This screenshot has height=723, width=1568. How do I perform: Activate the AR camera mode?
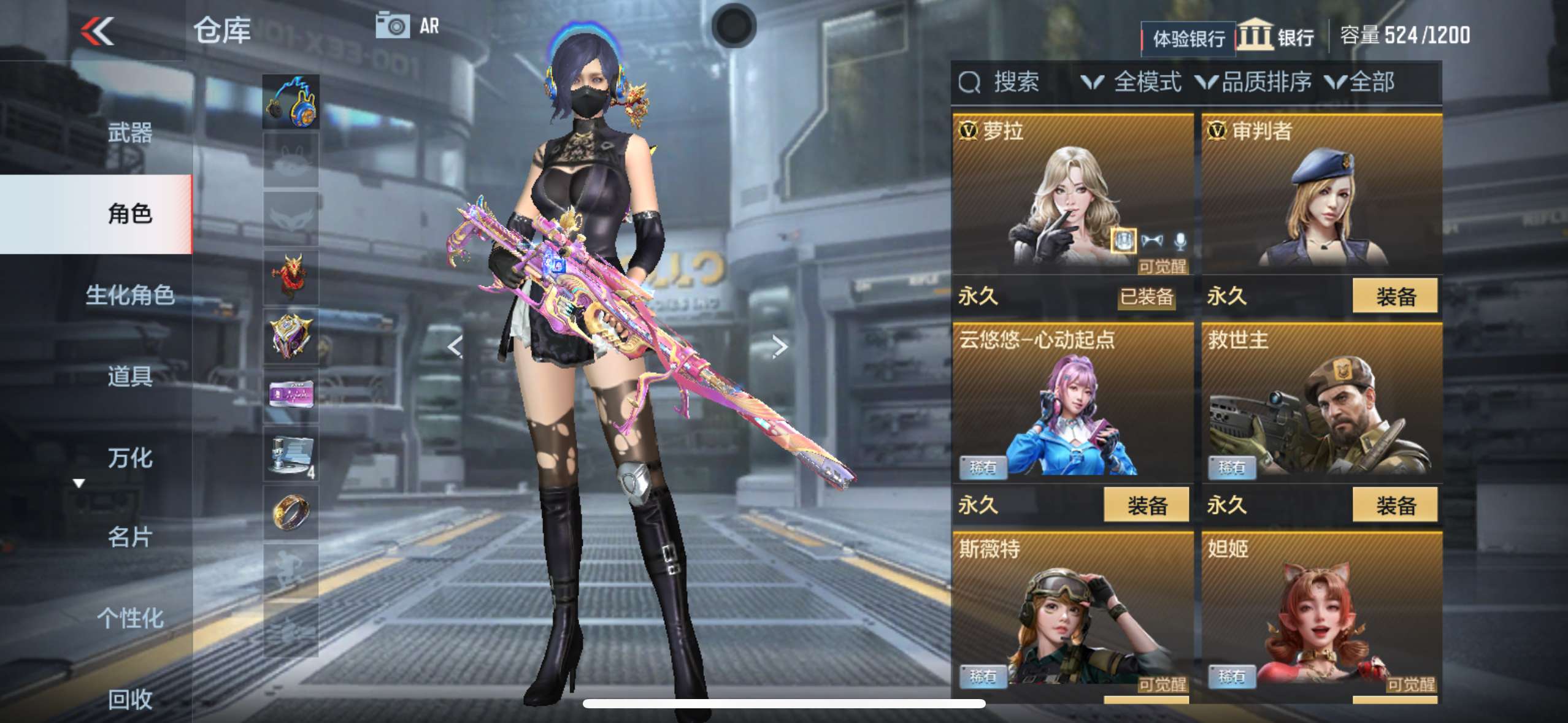pyautogui.click(x=408, y=26)
